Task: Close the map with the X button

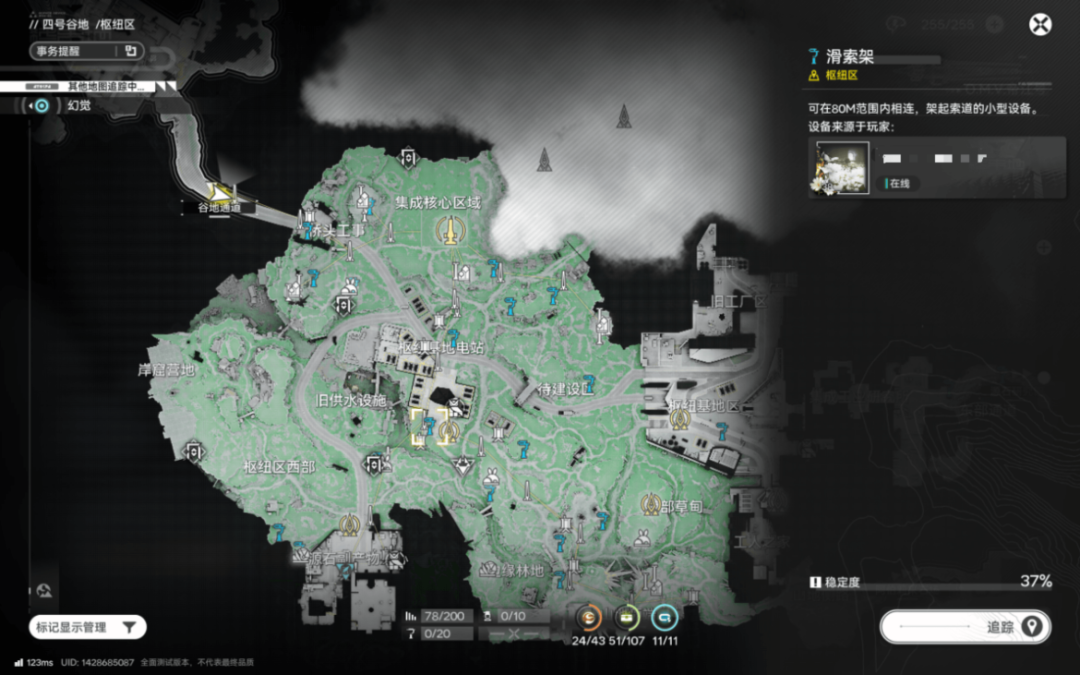Action: tap(1041, 26)
